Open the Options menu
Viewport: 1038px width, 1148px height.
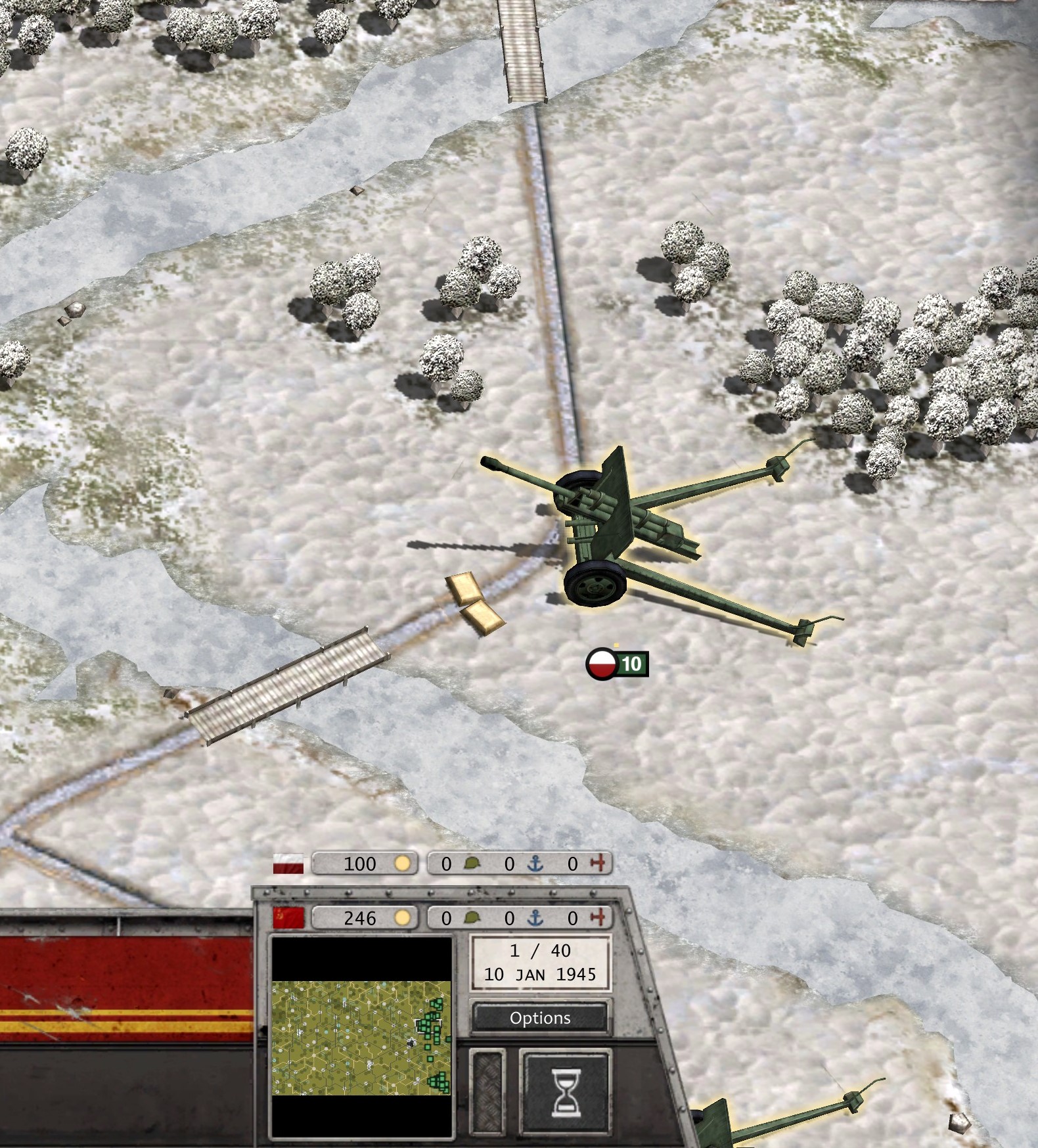click(x=540, y=1018)
